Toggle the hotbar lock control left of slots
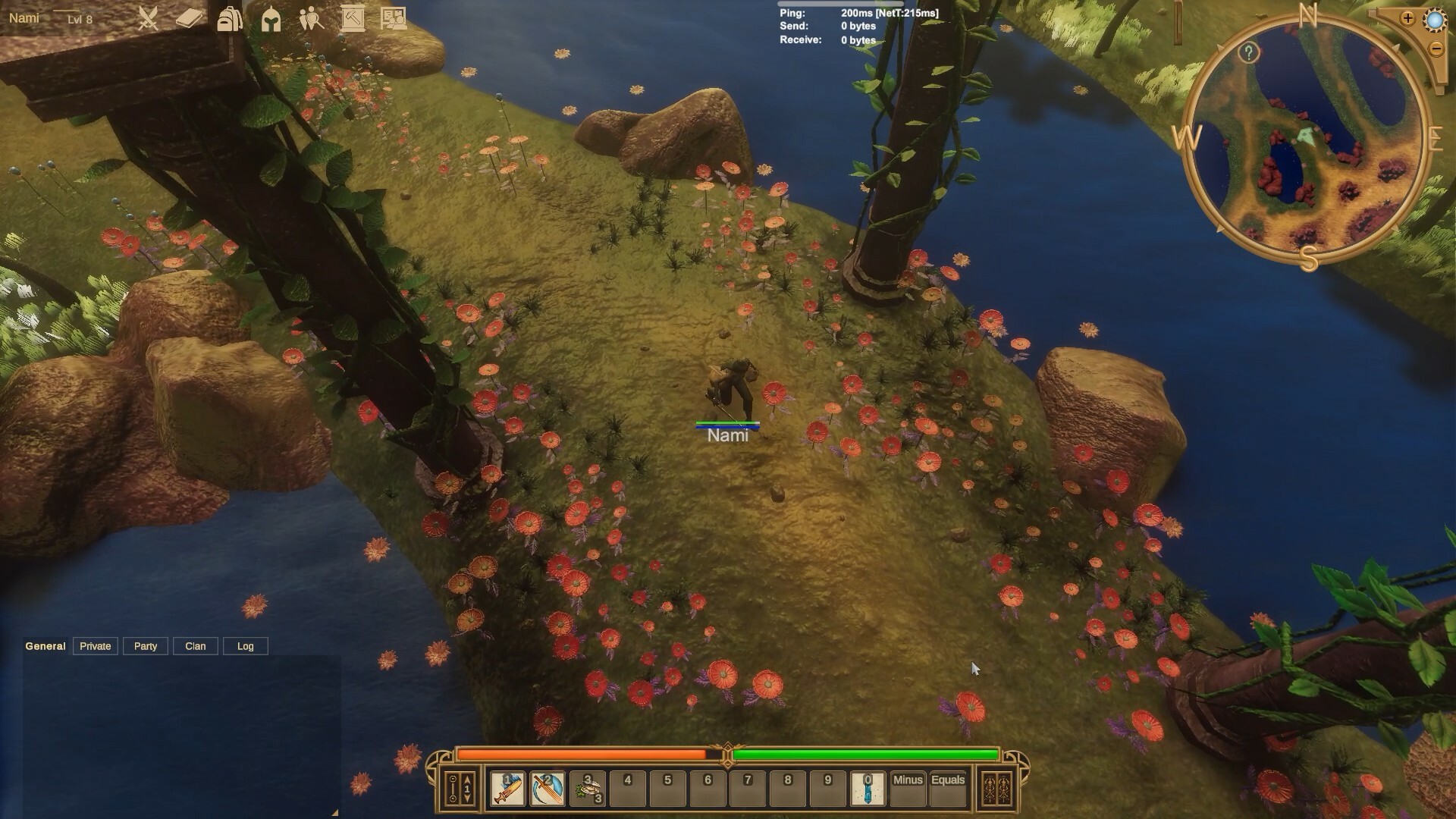The image size is (1456, 819). tap(453, 789)
